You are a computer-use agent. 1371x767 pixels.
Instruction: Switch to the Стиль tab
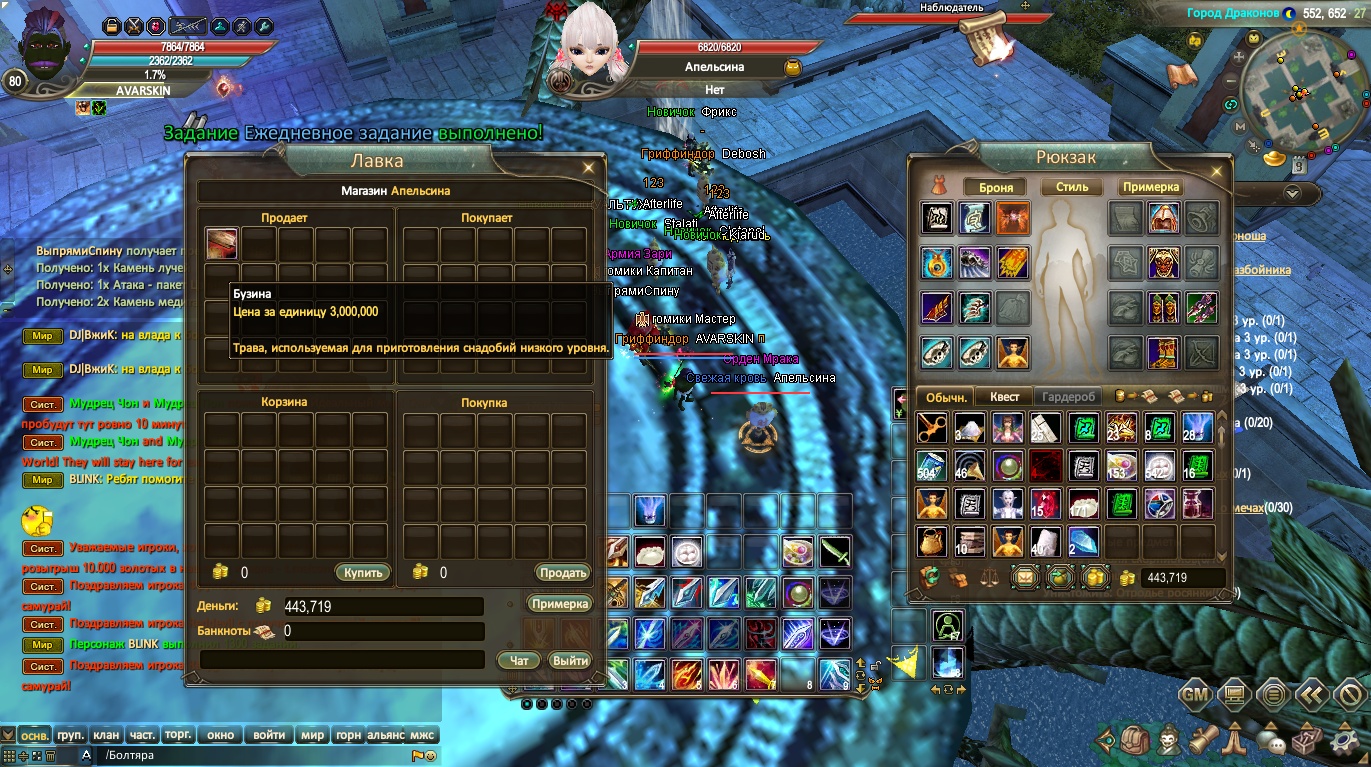click(1072, 187)
